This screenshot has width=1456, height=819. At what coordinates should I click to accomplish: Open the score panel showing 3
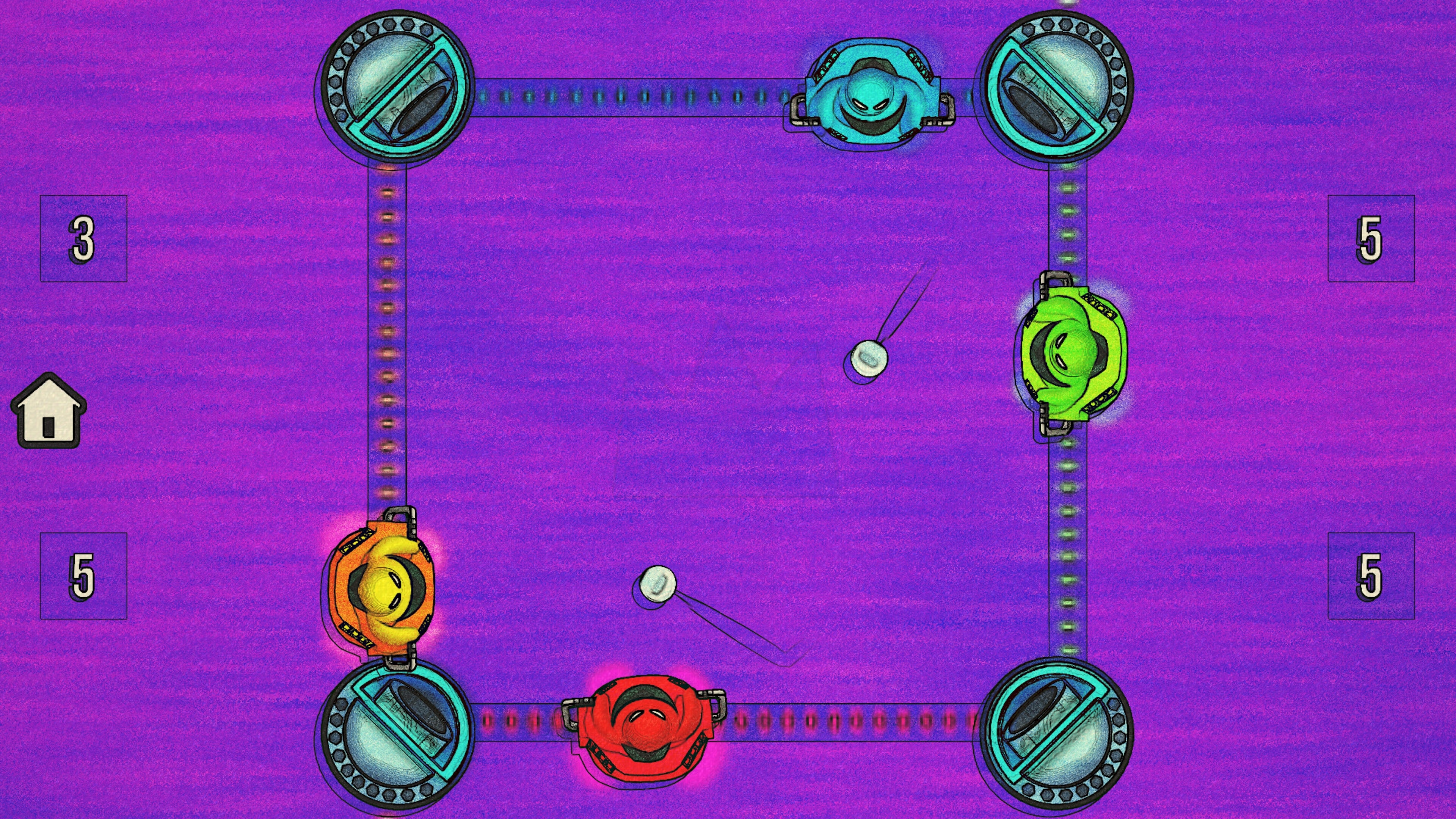[84, 240]
